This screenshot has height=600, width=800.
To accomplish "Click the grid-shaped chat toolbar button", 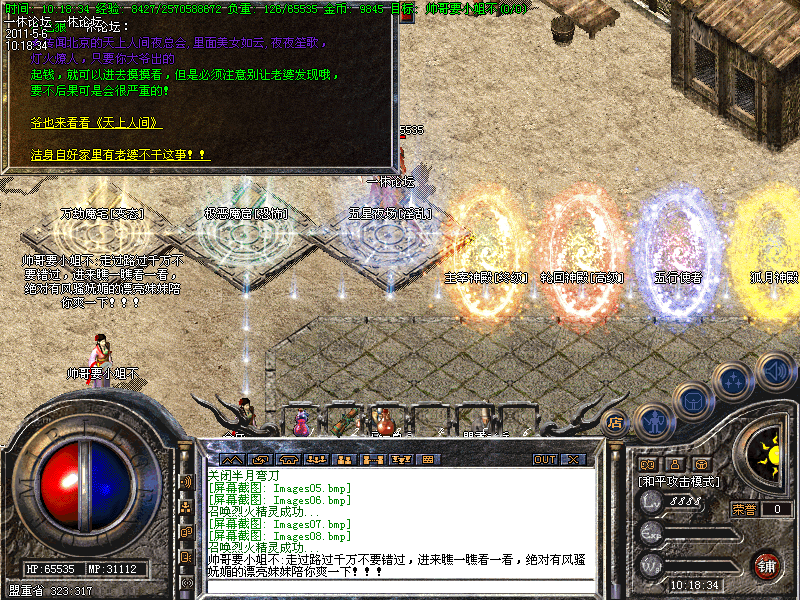I will [427, 460].
